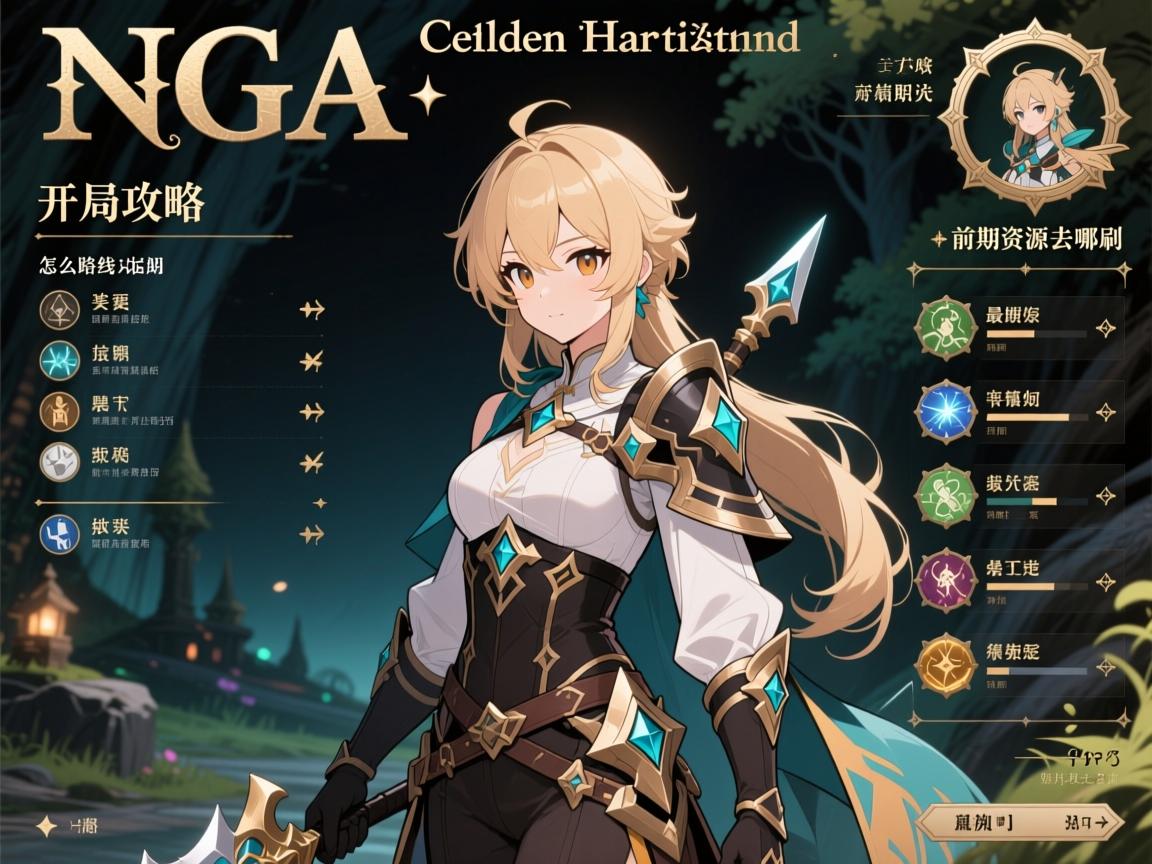Select the white and grey circular icon
The width and height of the screenshot is (1152, 864).
[58, 461]
